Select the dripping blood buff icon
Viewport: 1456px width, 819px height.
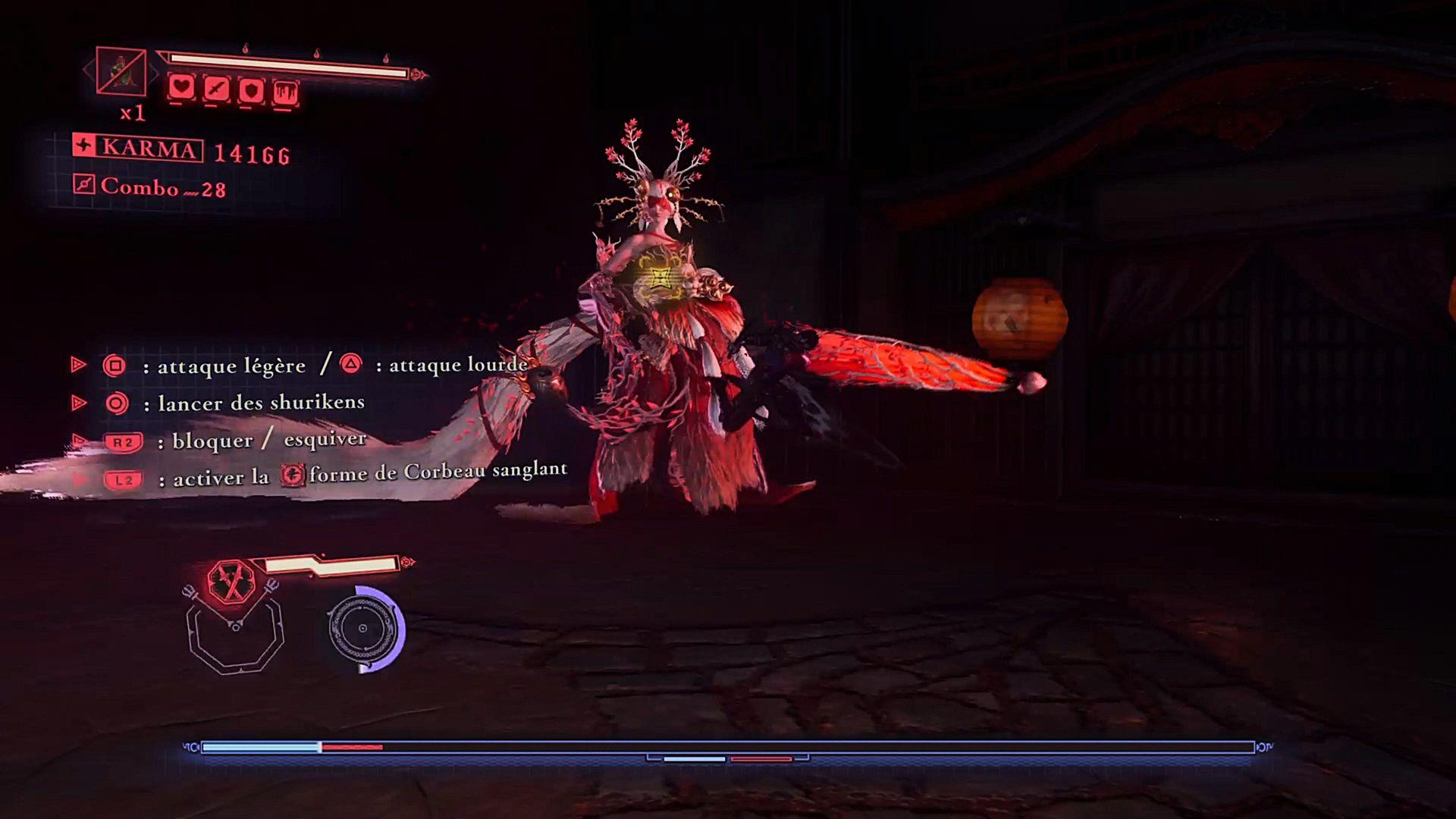285,93
